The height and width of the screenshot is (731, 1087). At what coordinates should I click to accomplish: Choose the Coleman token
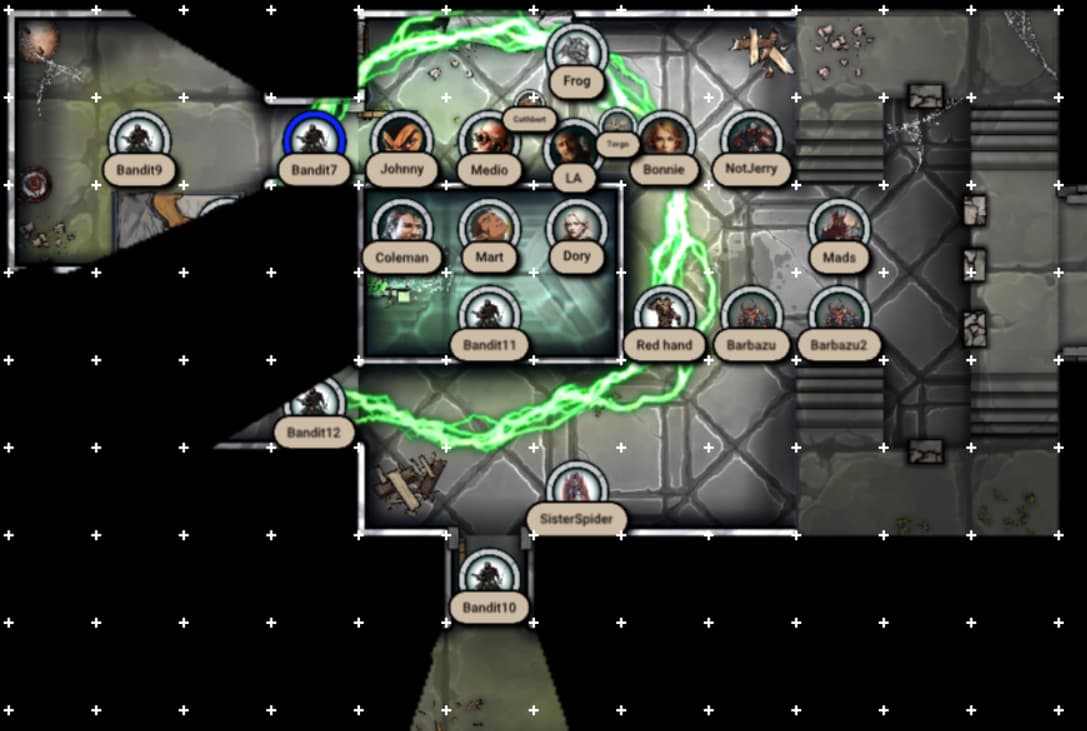402,227
